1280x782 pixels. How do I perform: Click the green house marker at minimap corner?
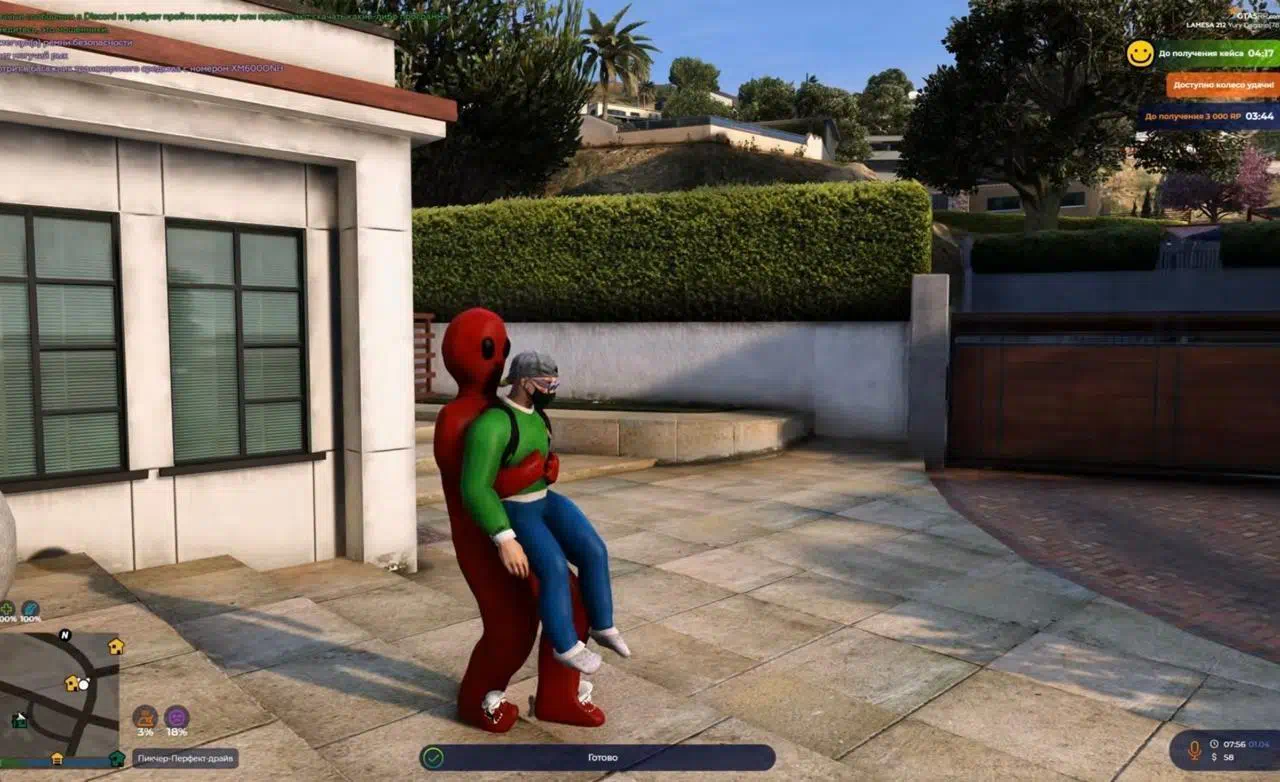click(117, 758)
